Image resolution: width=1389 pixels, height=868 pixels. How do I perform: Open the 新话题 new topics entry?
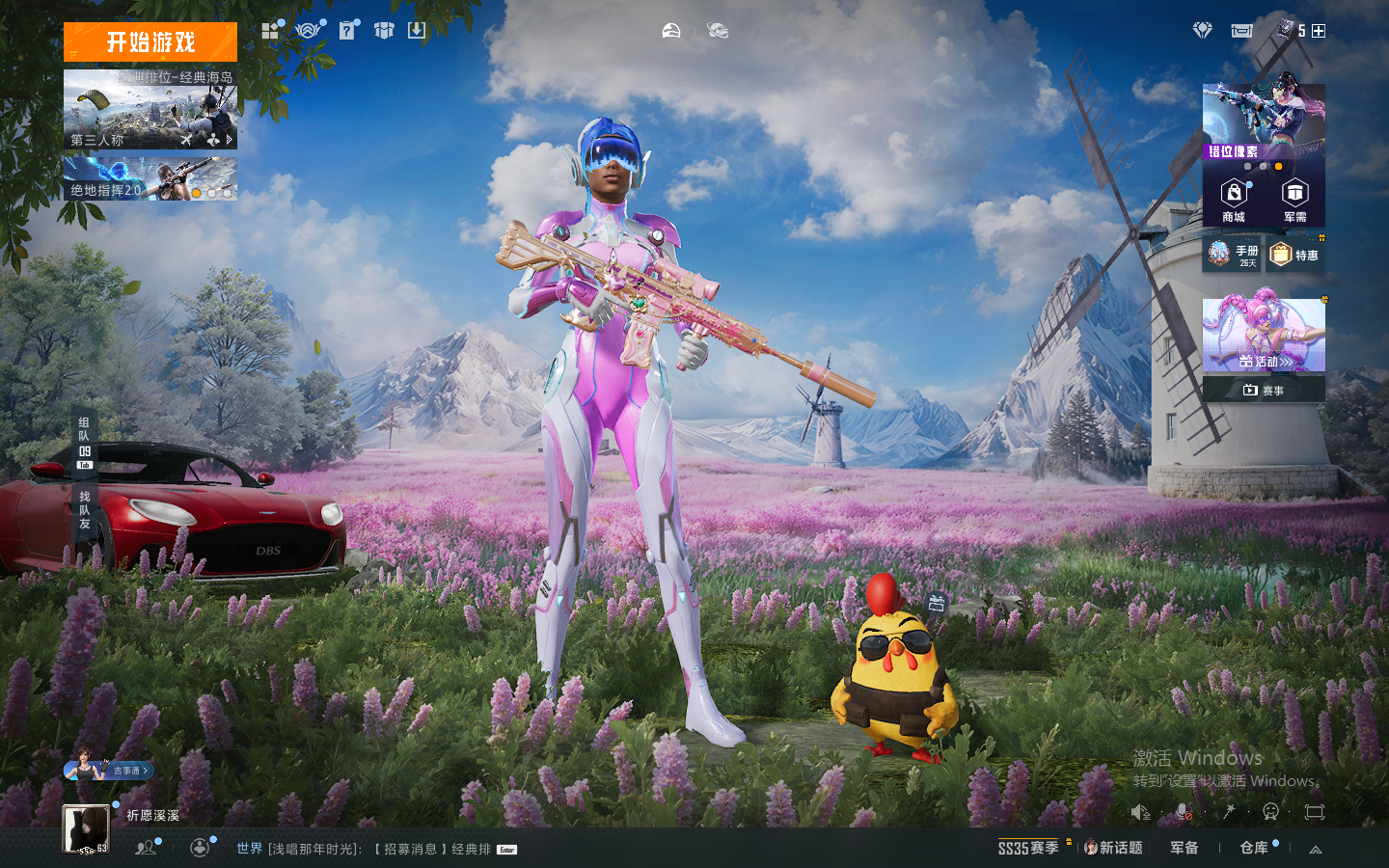point(1114,848)
